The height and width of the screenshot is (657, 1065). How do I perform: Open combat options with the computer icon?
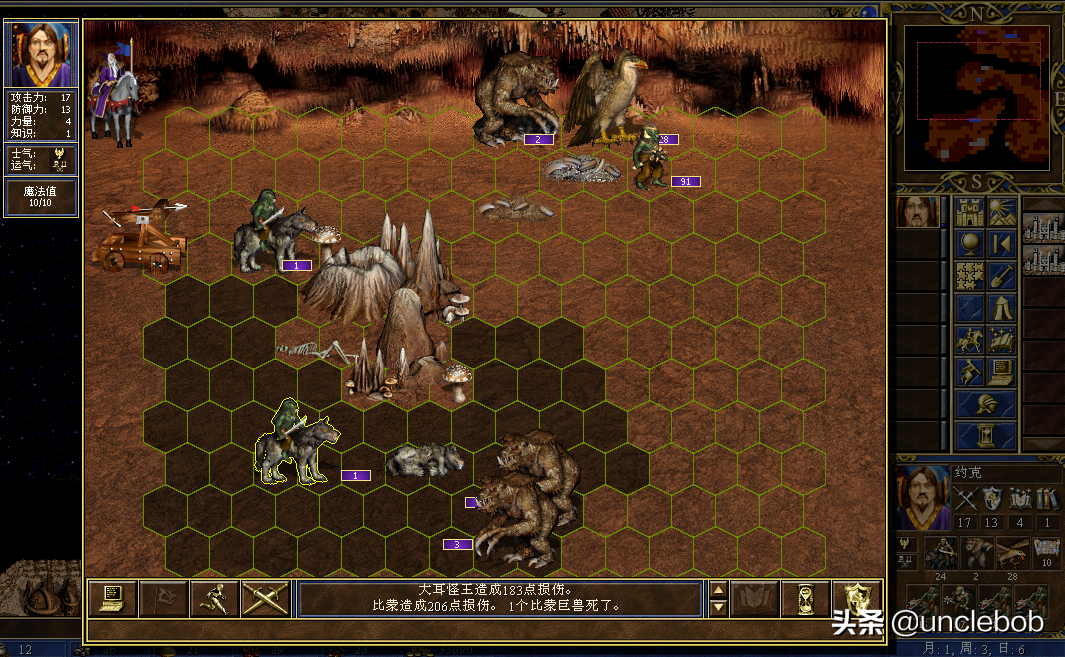pos(112,598)
